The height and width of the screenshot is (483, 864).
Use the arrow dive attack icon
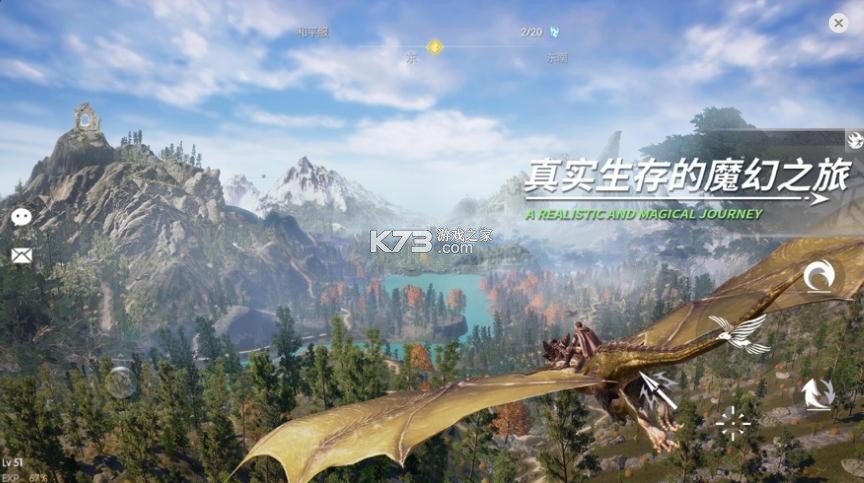[x=659, y=390]
